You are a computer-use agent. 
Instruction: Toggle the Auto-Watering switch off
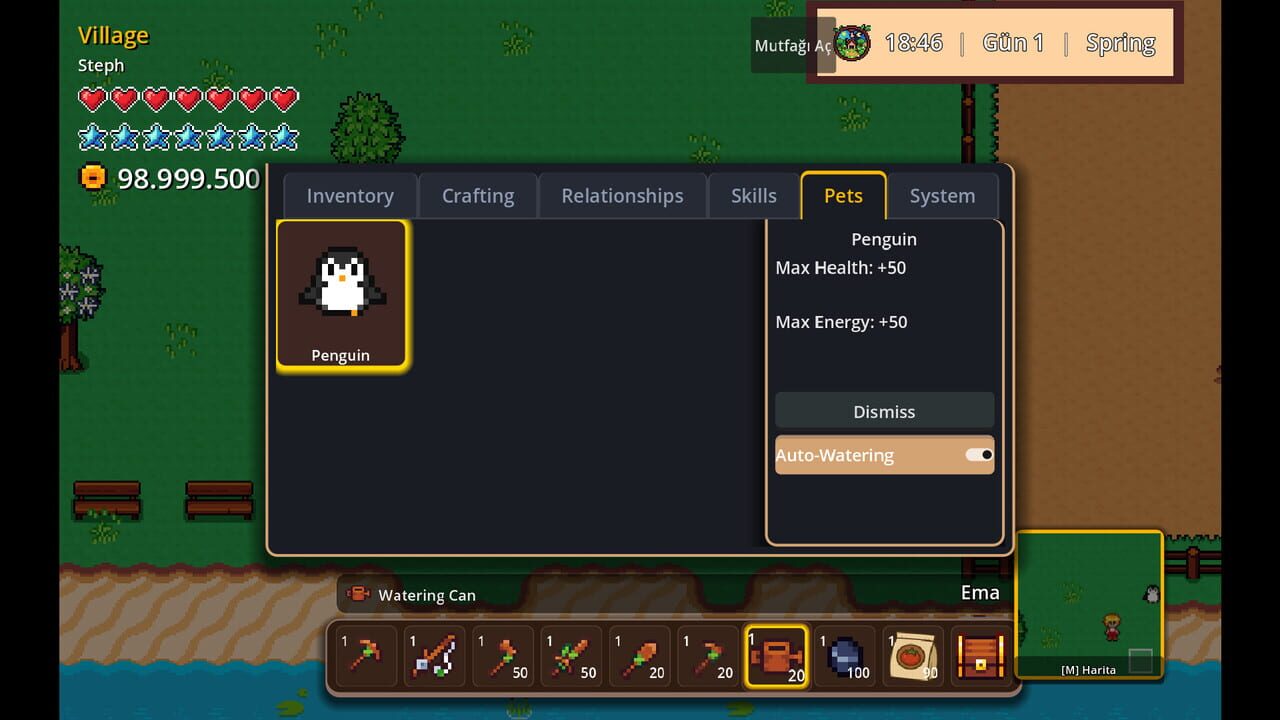pos(978,454)
